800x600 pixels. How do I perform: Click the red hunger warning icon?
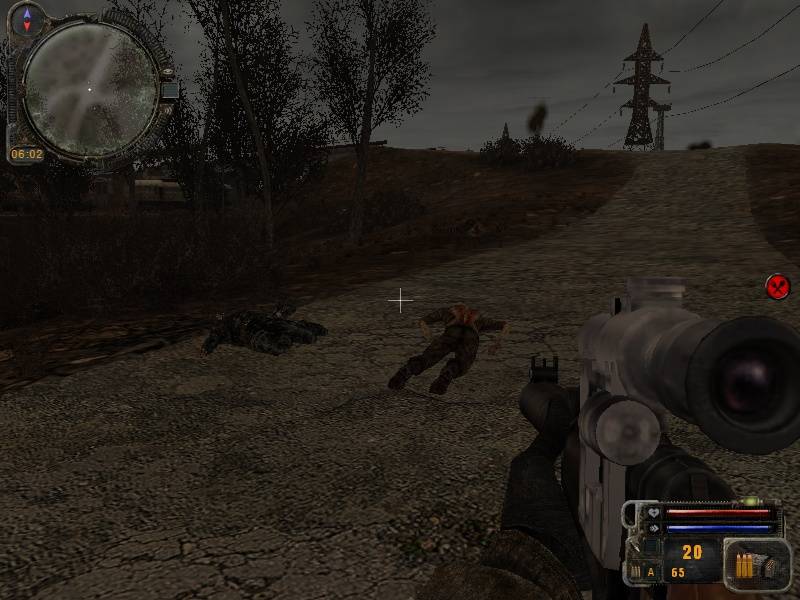778,287
